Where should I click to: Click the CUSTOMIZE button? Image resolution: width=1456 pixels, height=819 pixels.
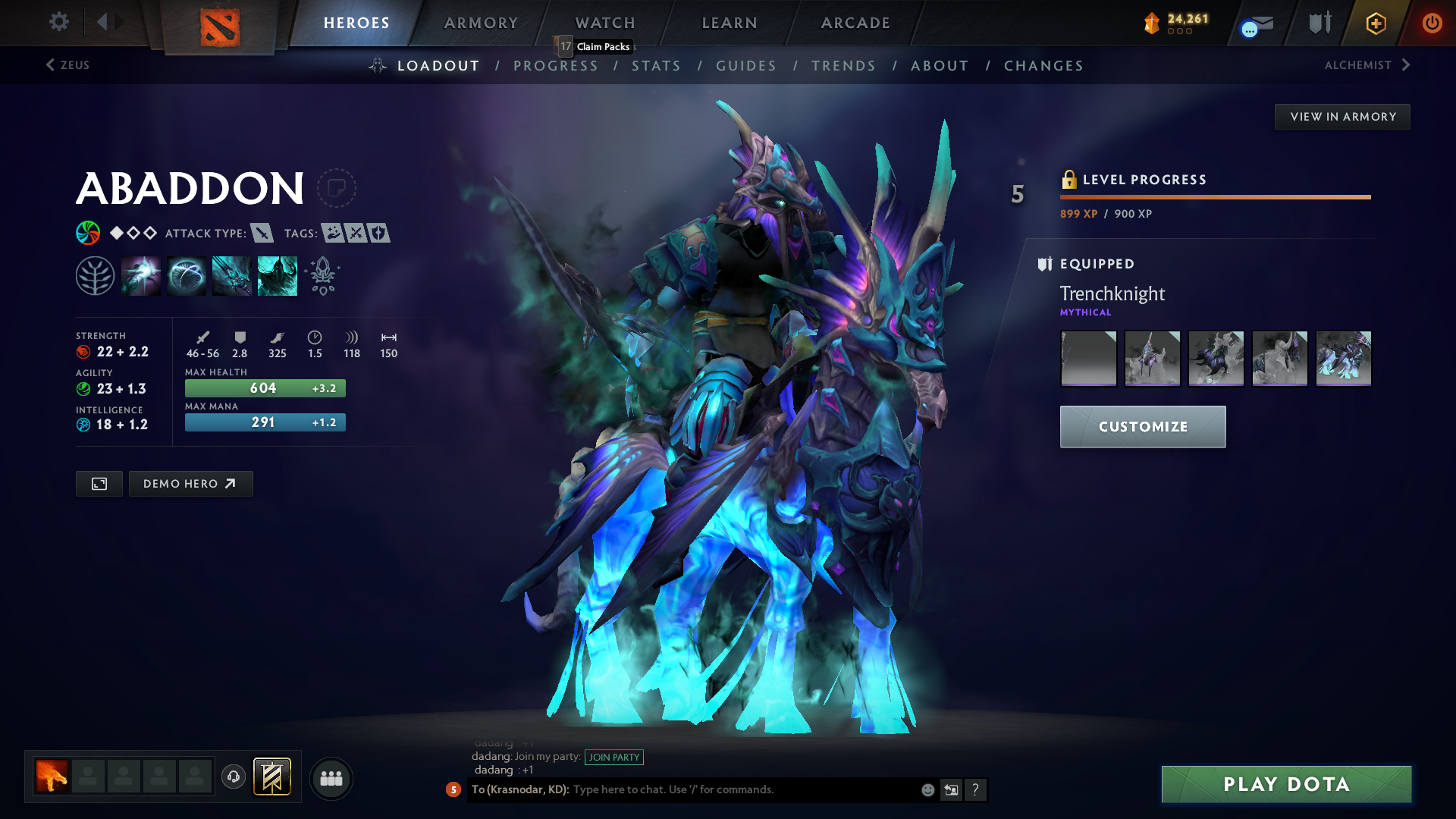pos(1142,426)
